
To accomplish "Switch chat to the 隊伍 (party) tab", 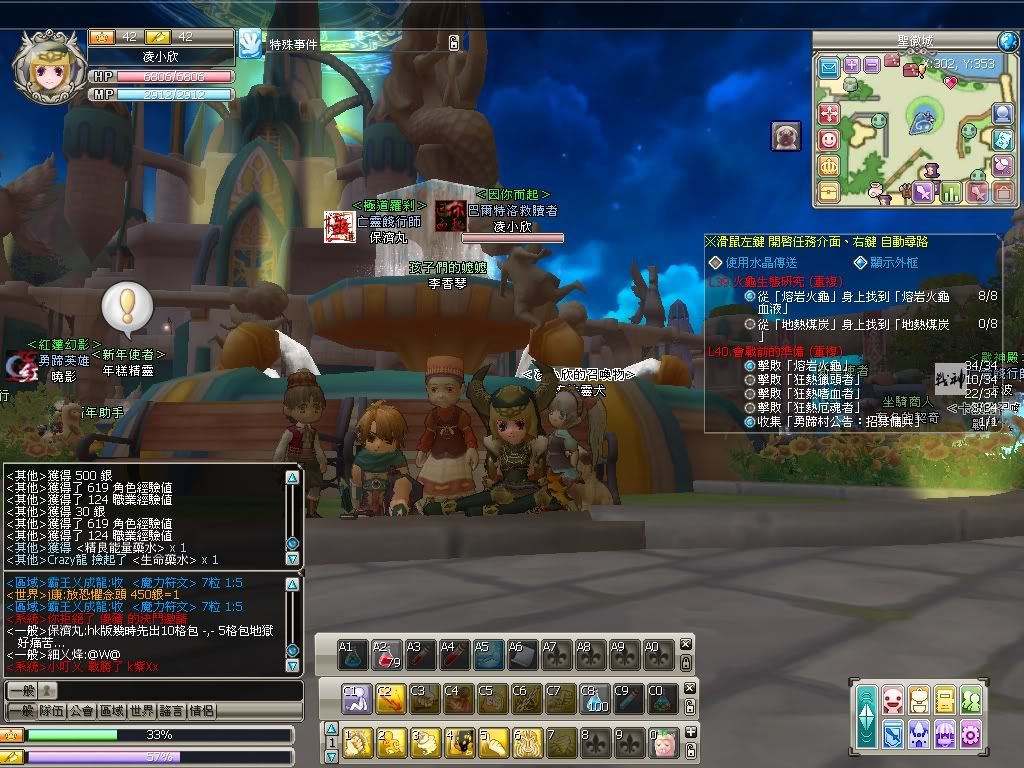I will (51, 711).
